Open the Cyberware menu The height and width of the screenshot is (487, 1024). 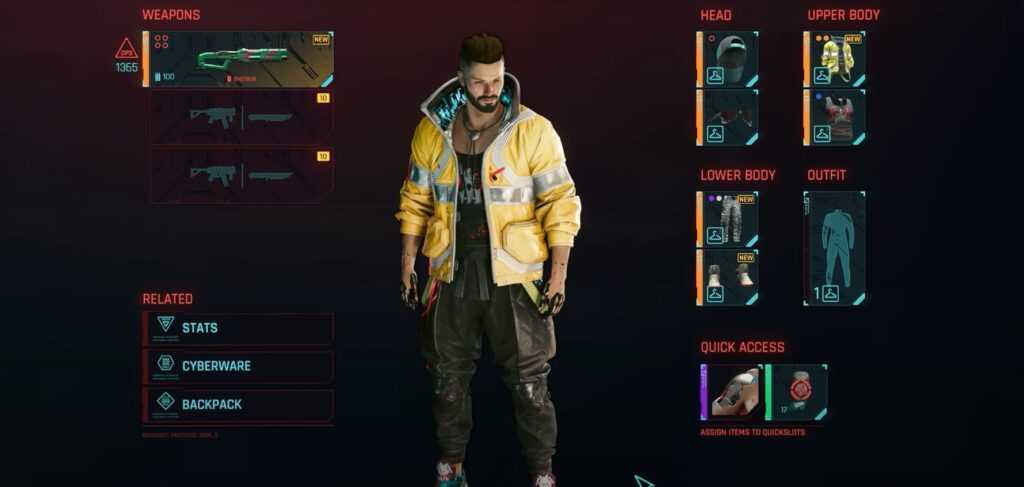[x=238, y=366]
